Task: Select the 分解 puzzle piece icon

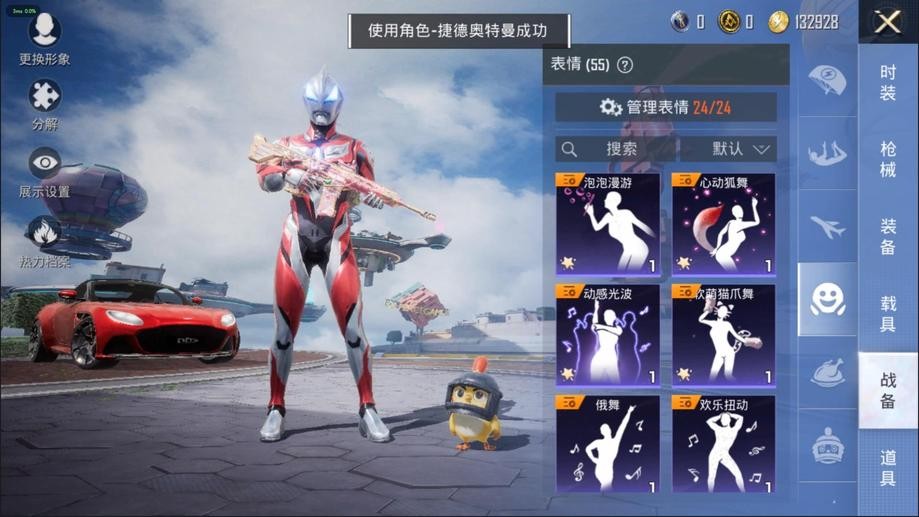Action: coord(44,104)
